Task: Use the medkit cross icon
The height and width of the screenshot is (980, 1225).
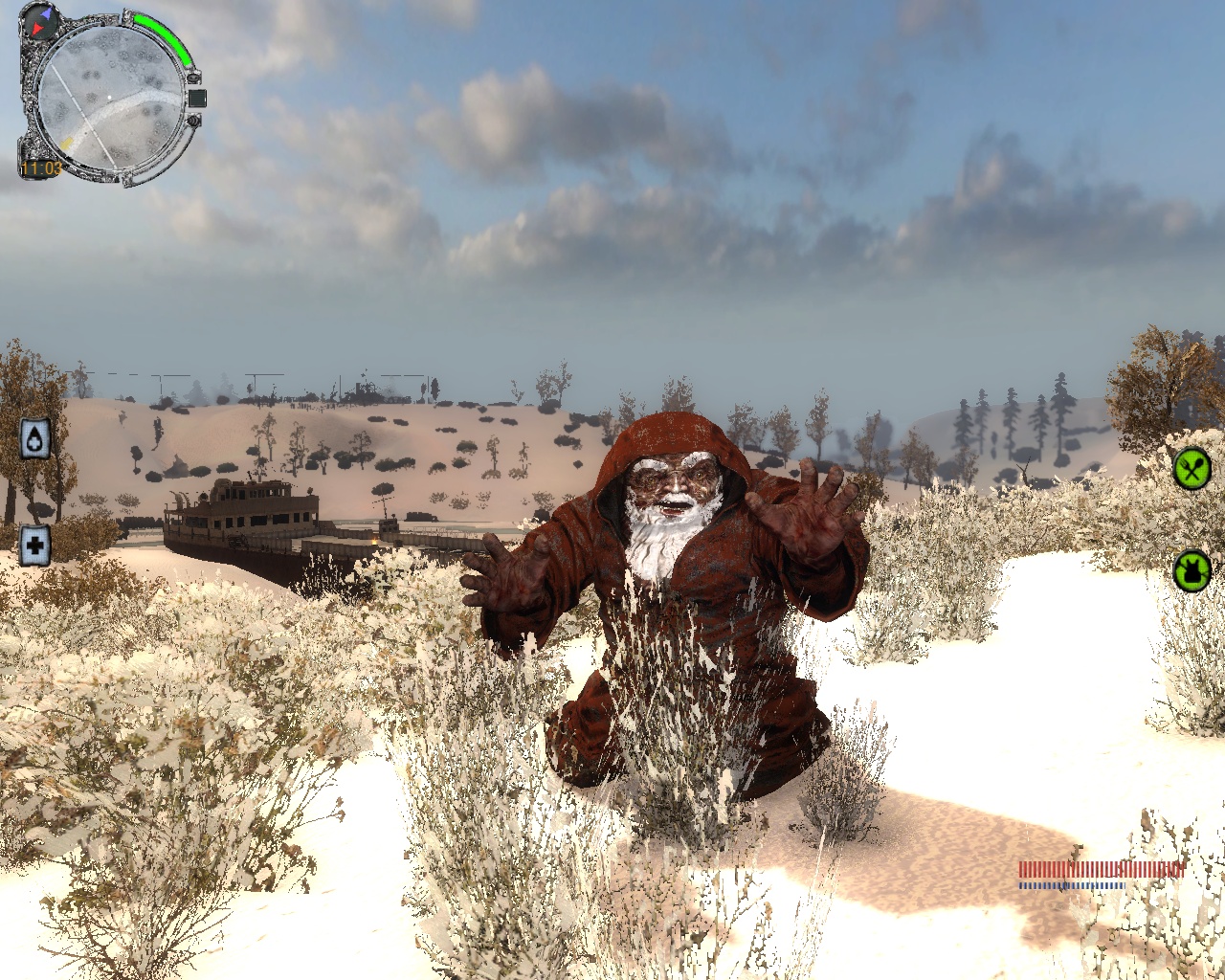Action: 35,546
